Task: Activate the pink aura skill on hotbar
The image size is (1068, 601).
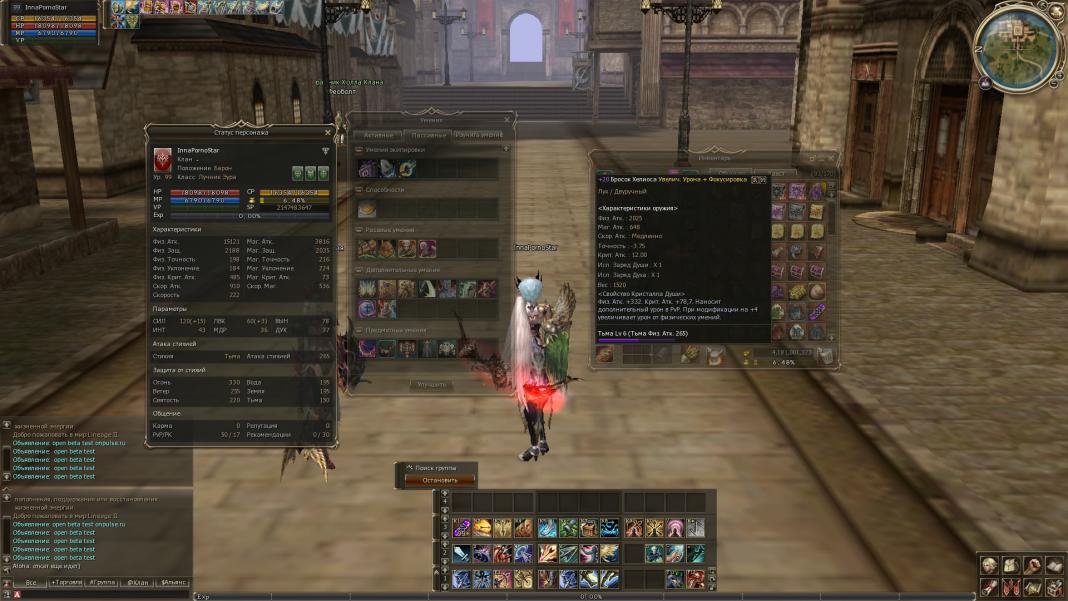Action: click(x=674, y=528)
